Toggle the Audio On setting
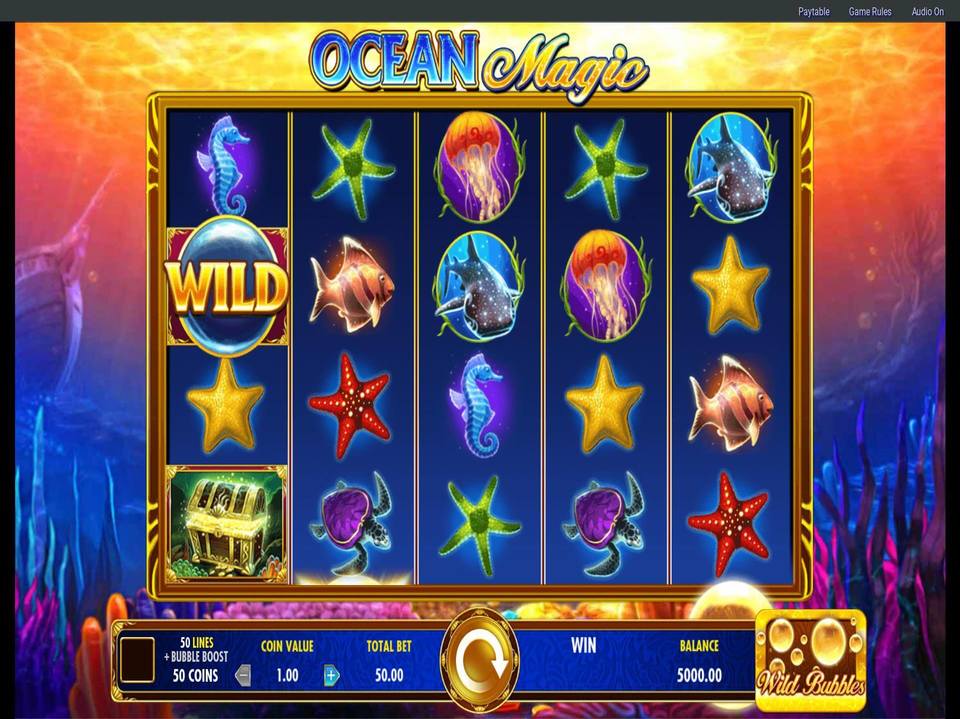960x719 pixels. [x=927, y=12]
